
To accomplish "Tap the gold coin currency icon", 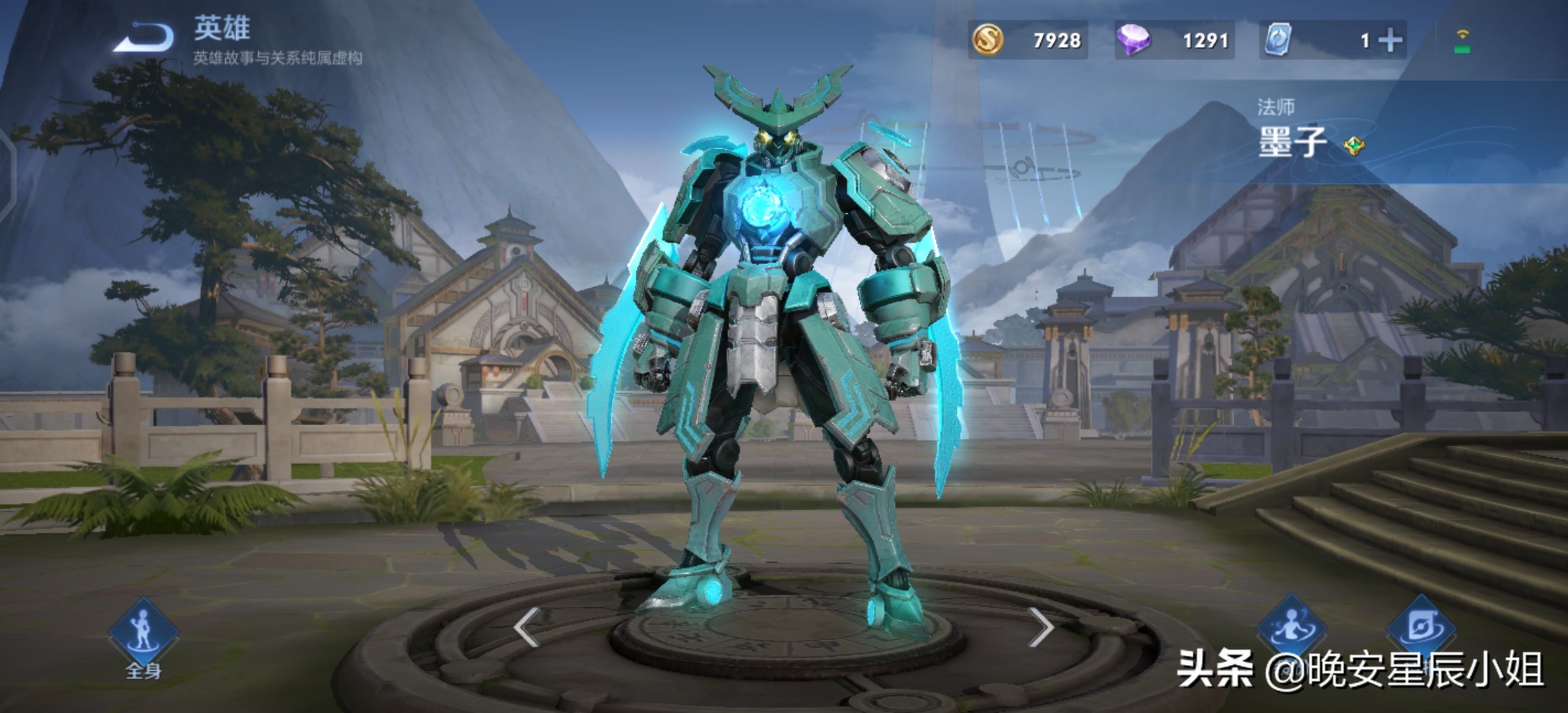I will pyautogui.click(x=988, y=40).
